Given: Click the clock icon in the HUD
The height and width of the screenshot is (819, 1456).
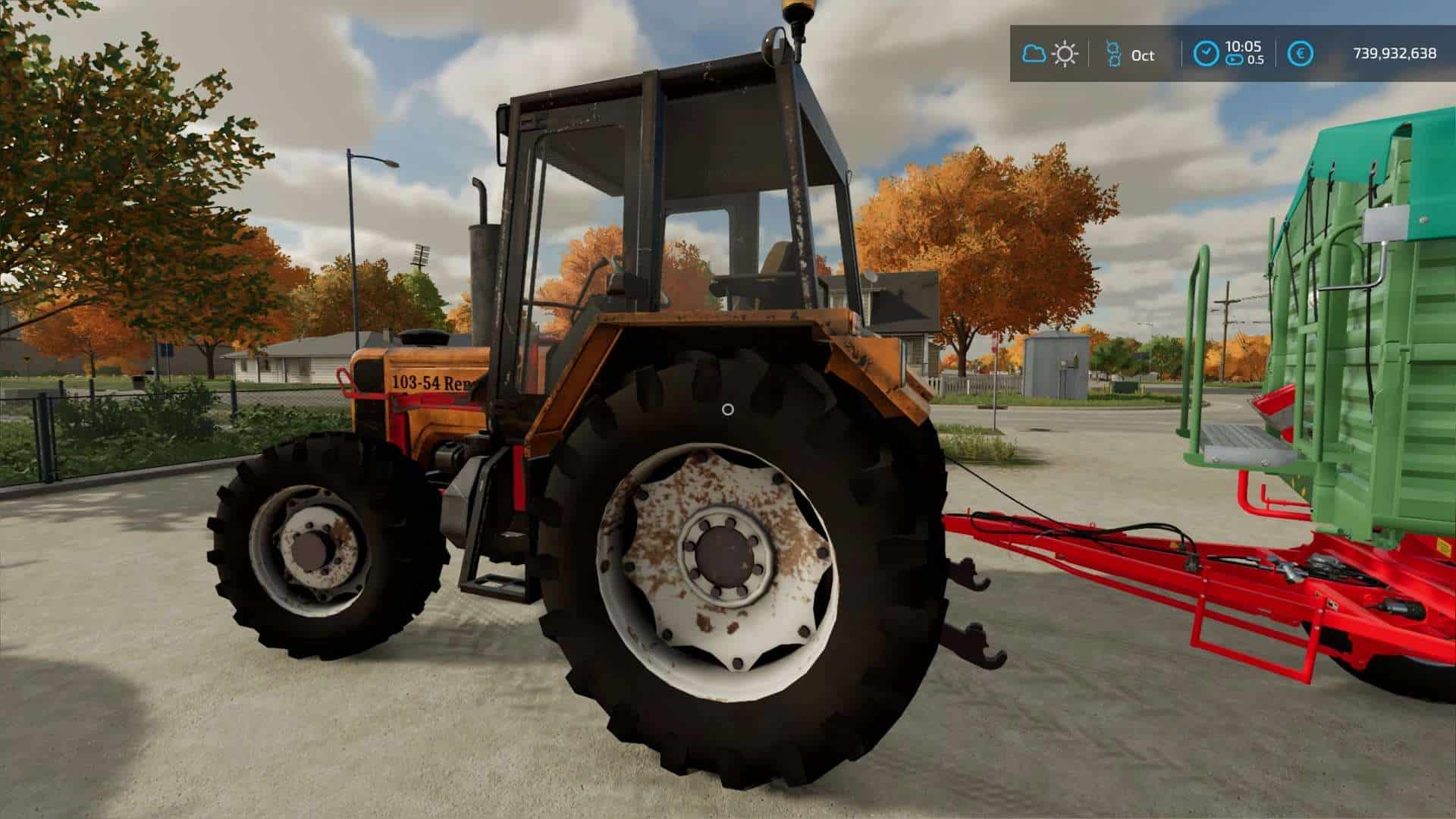Looking at the screenshot, I should click(x=1206, y=54).
